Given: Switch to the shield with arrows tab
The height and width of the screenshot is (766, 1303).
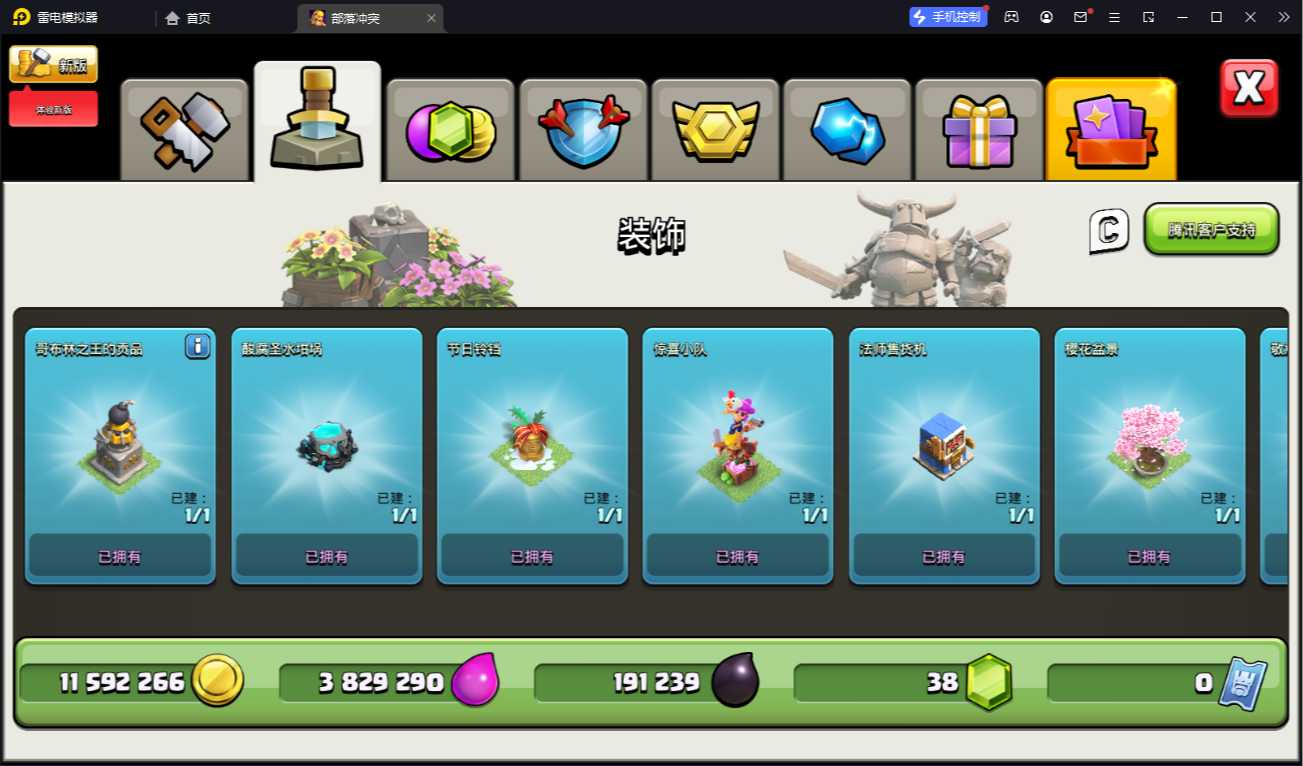Looking at the screenshot, I should pos(583,130).
